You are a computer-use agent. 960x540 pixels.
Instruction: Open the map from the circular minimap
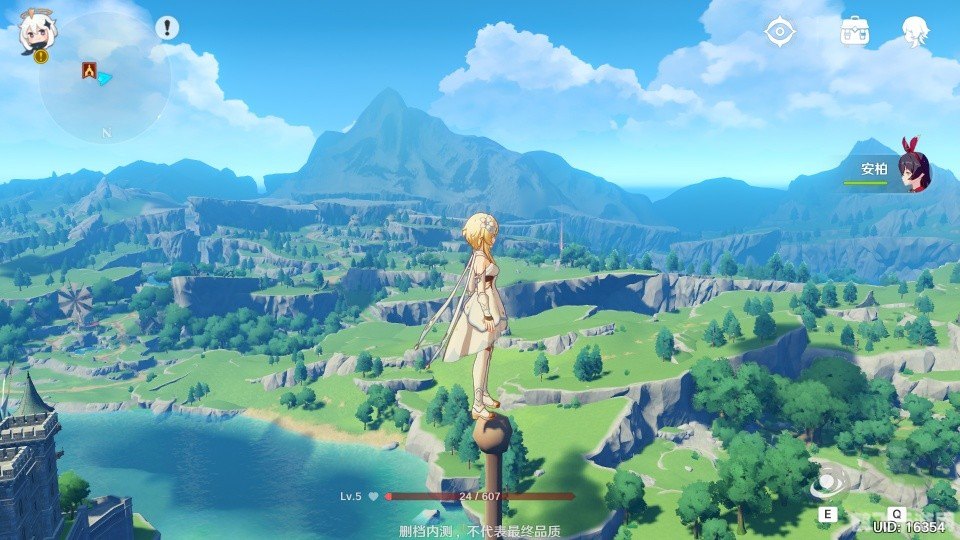tap(105, 78)
